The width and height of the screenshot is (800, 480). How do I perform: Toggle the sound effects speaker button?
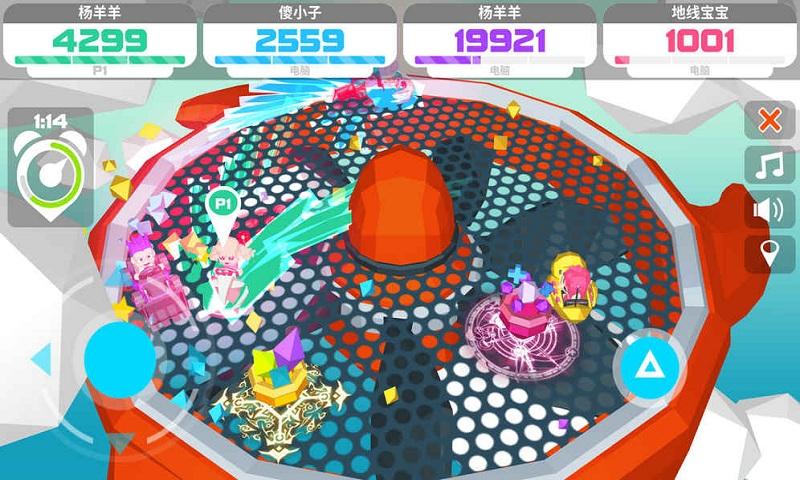[x=770, y=209]
